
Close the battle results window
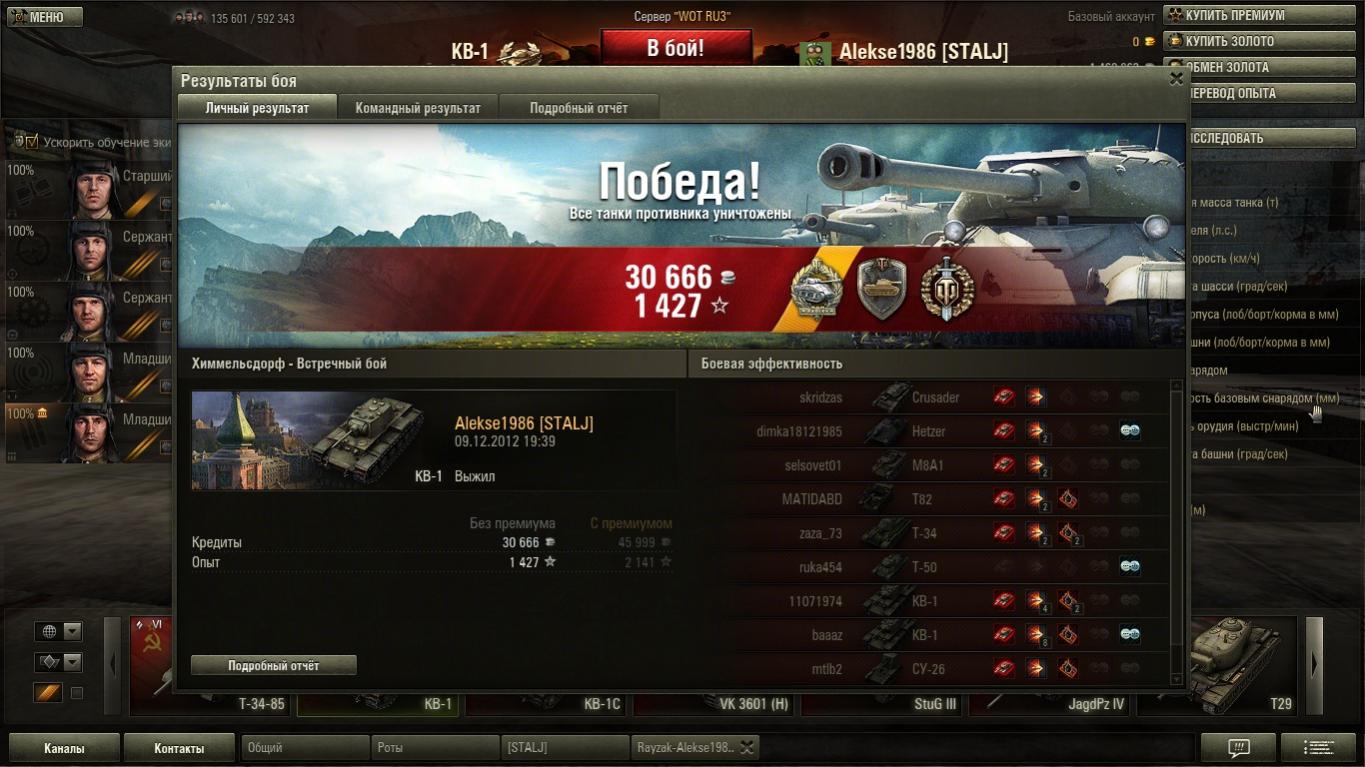click(x=1176, y=79)
